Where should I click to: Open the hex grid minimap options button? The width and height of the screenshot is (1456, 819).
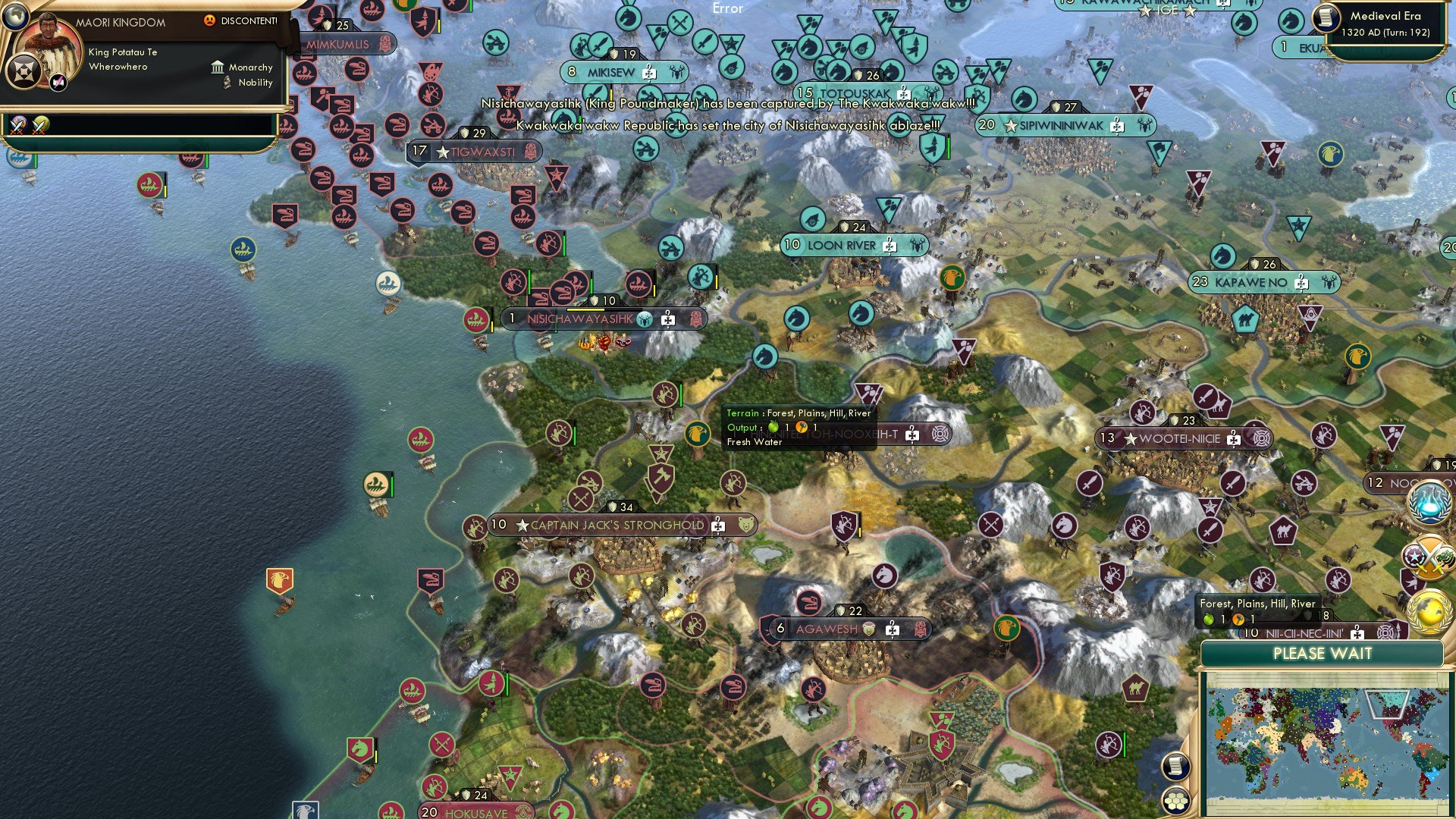pos(1175,801)
